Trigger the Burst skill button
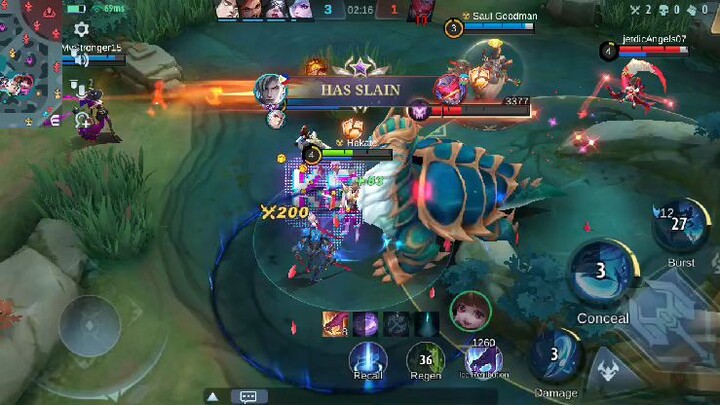 point(681,225)
